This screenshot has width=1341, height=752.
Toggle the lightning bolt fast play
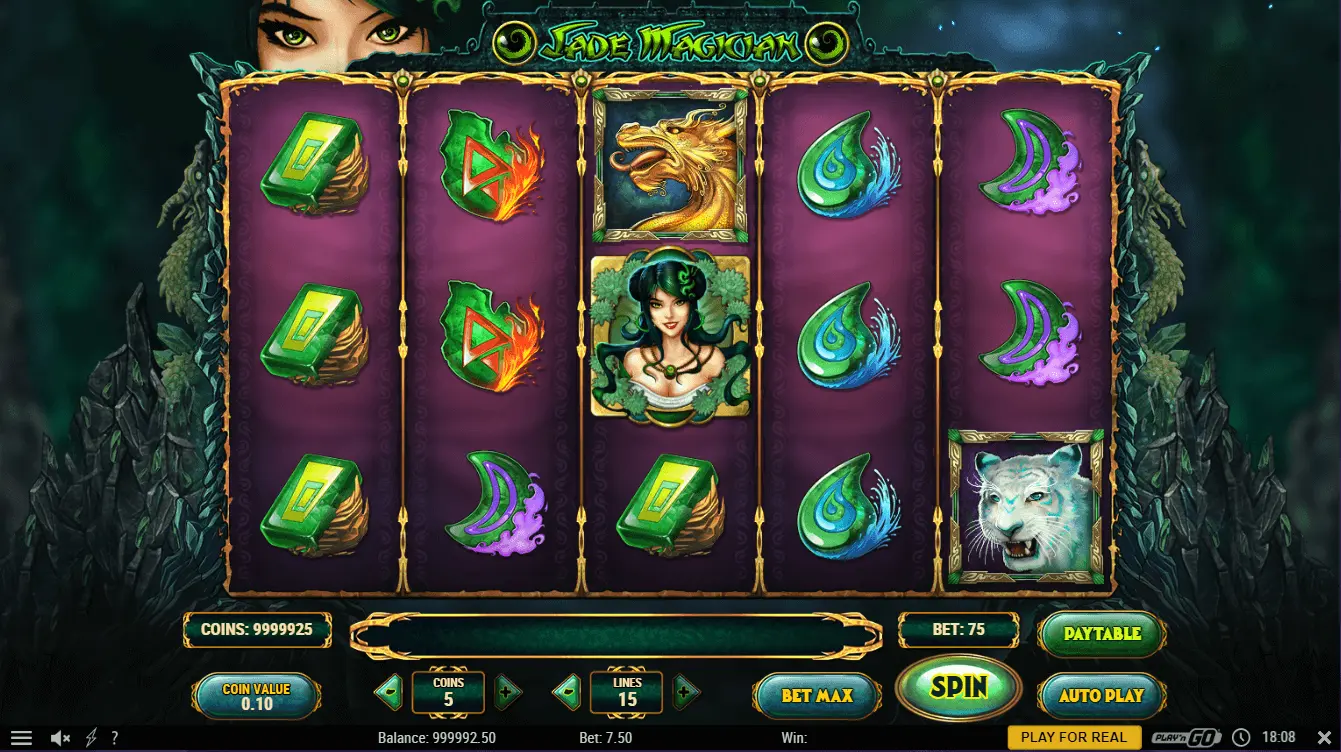(x=91, y=738)
